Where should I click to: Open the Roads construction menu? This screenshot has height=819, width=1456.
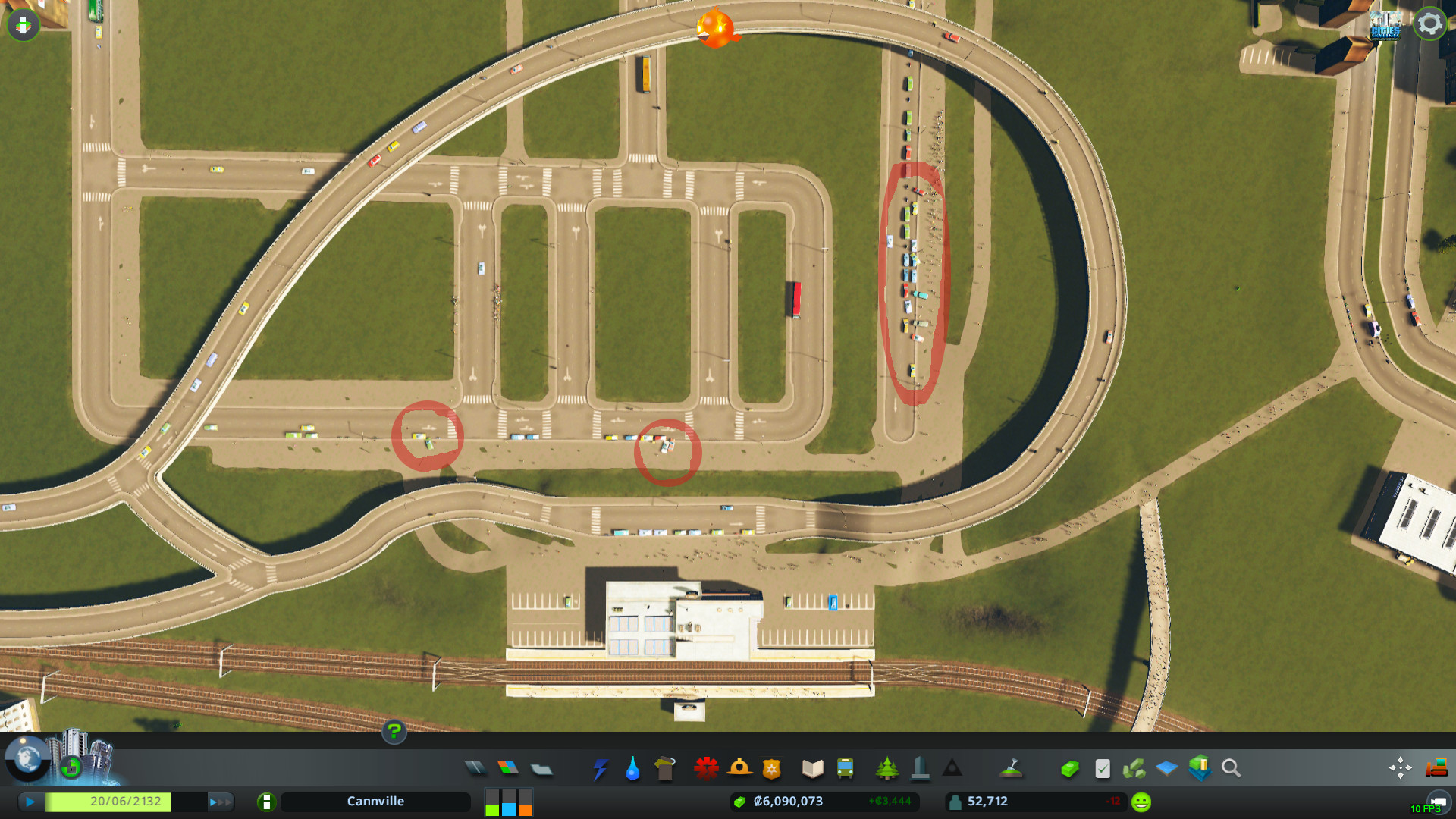[476, 767]
